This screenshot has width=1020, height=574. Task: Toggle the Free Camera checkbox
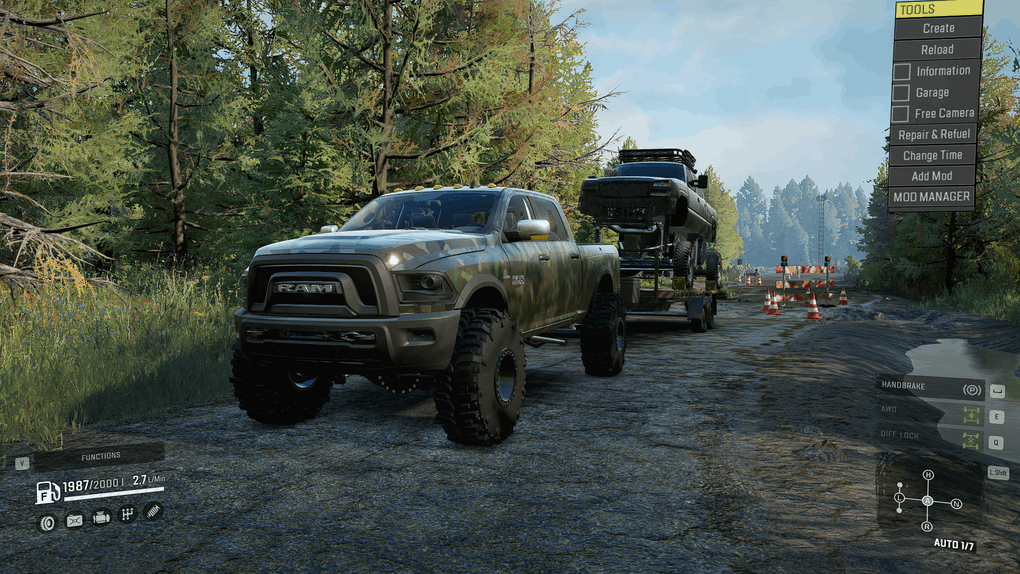(902, 113)
